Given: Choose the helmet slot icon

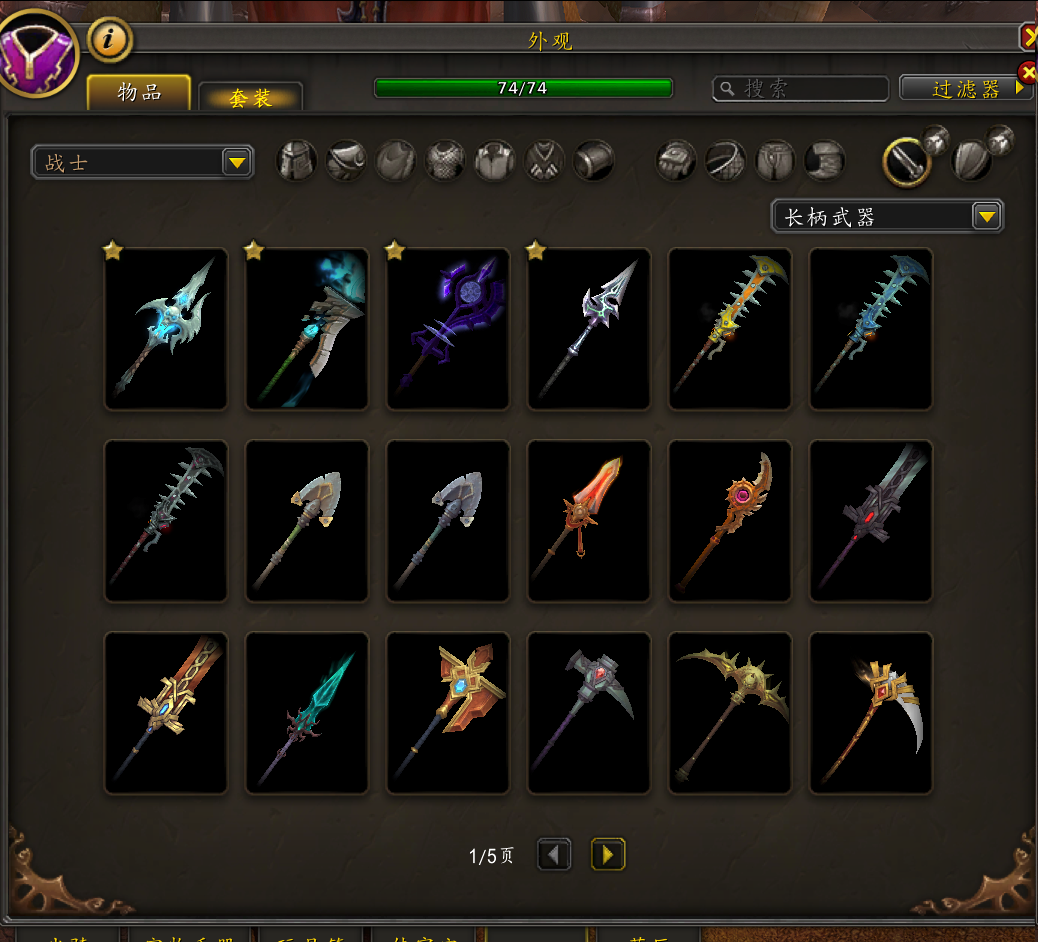Looking at the screenshot, I should [297, 161].
